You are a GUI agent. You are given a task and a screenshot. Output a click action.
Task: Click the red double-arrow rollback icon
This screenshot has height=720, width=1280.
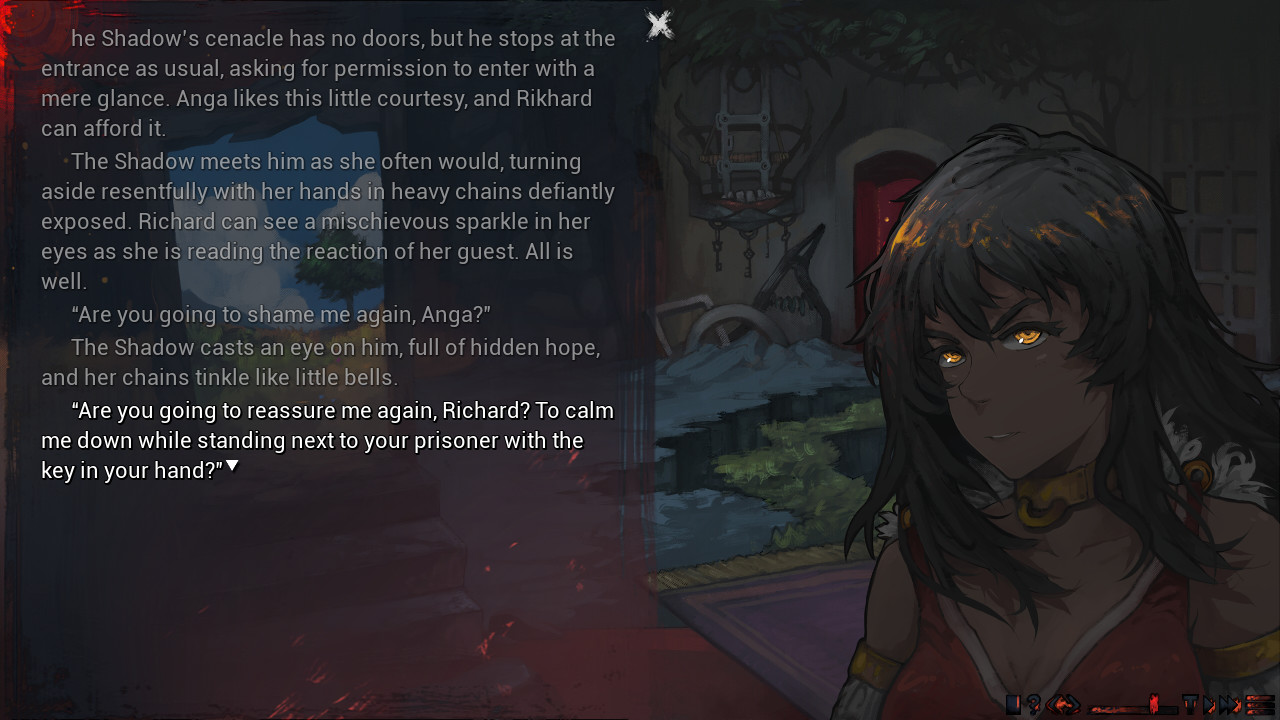click(x=1064, y=704)
